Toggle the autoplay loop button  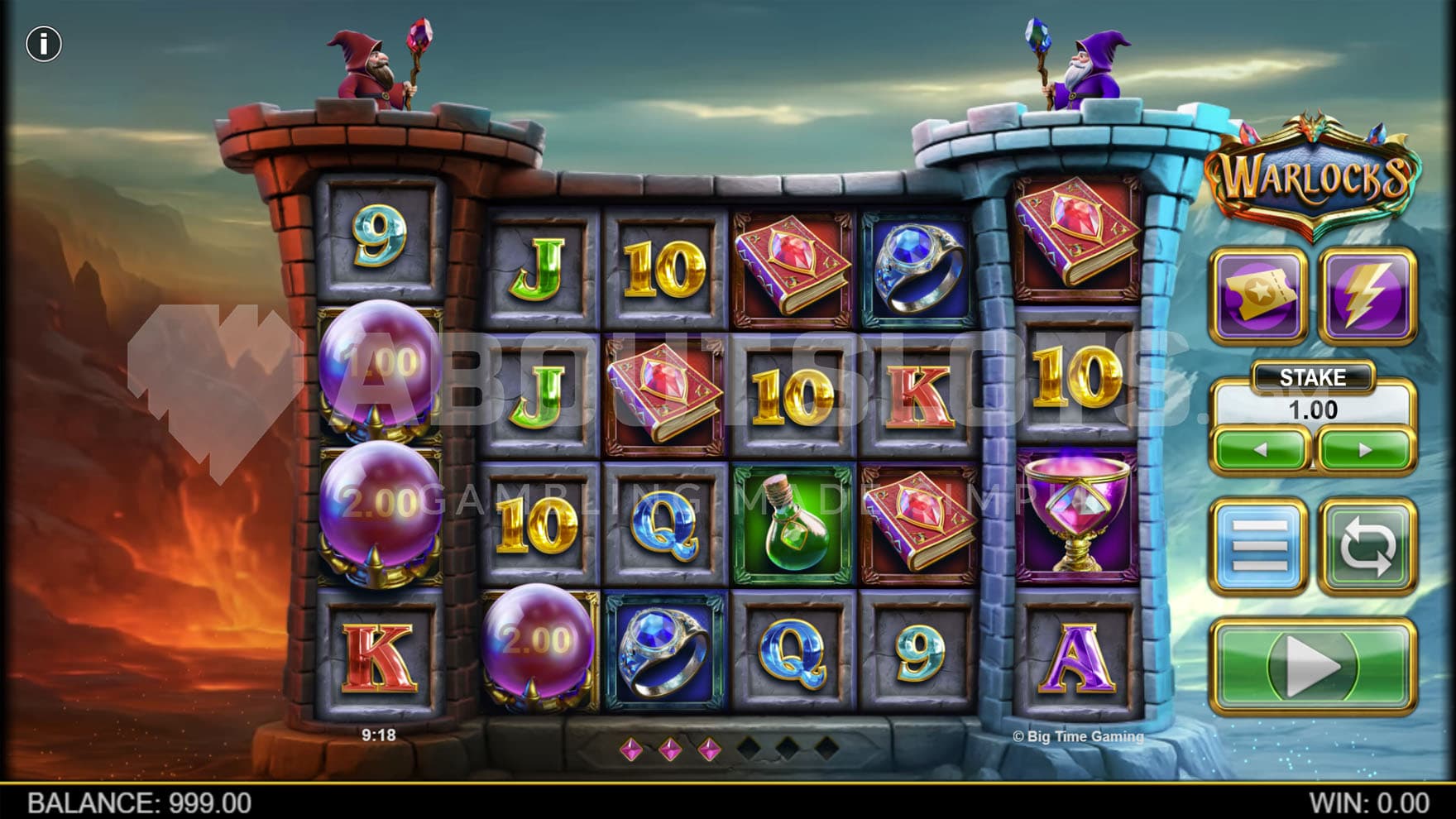tap(1367, 545)
